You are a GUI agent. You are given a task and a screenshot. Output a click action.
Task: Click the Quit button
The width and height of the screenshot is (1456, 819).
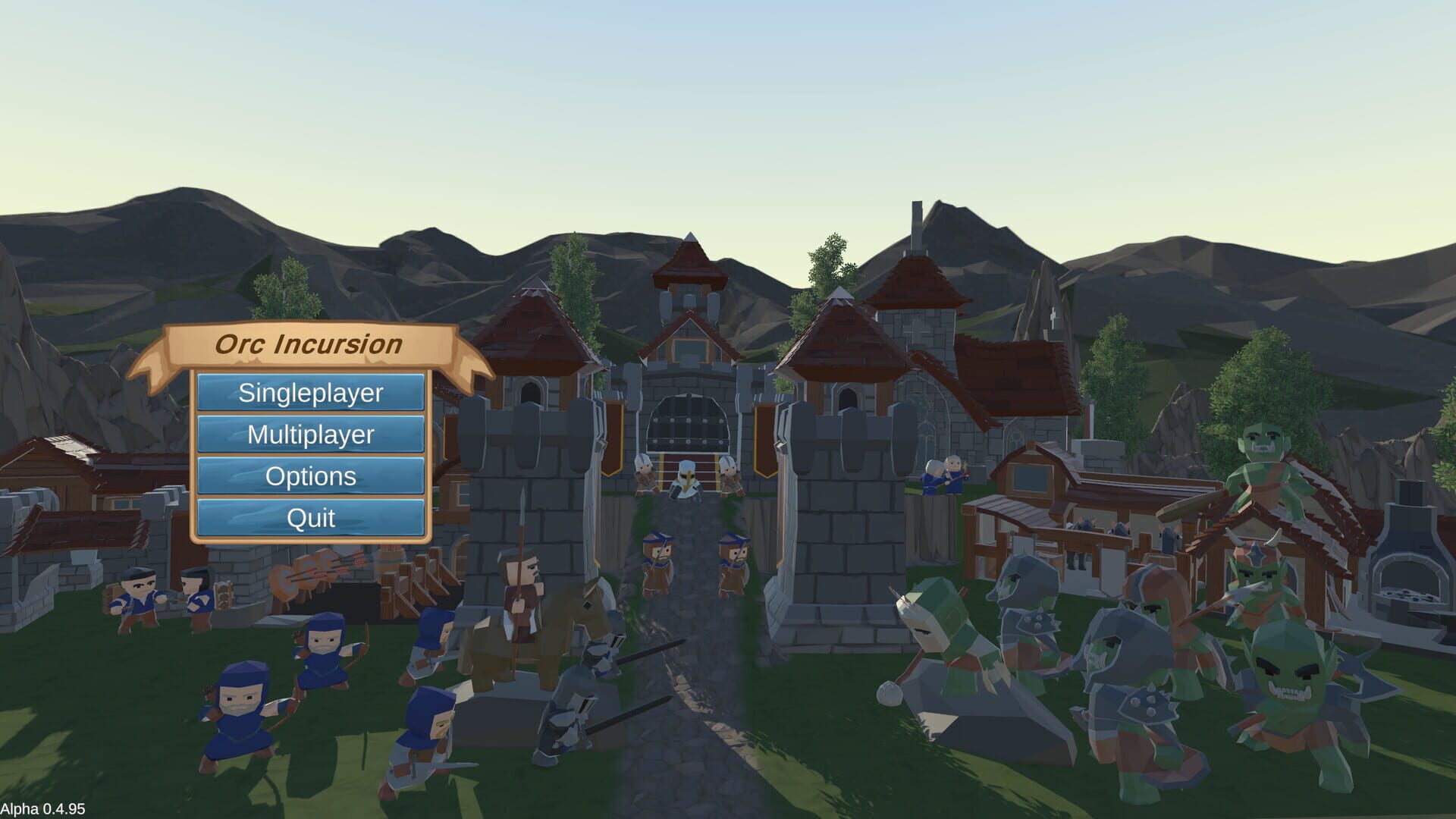point(310,518)
